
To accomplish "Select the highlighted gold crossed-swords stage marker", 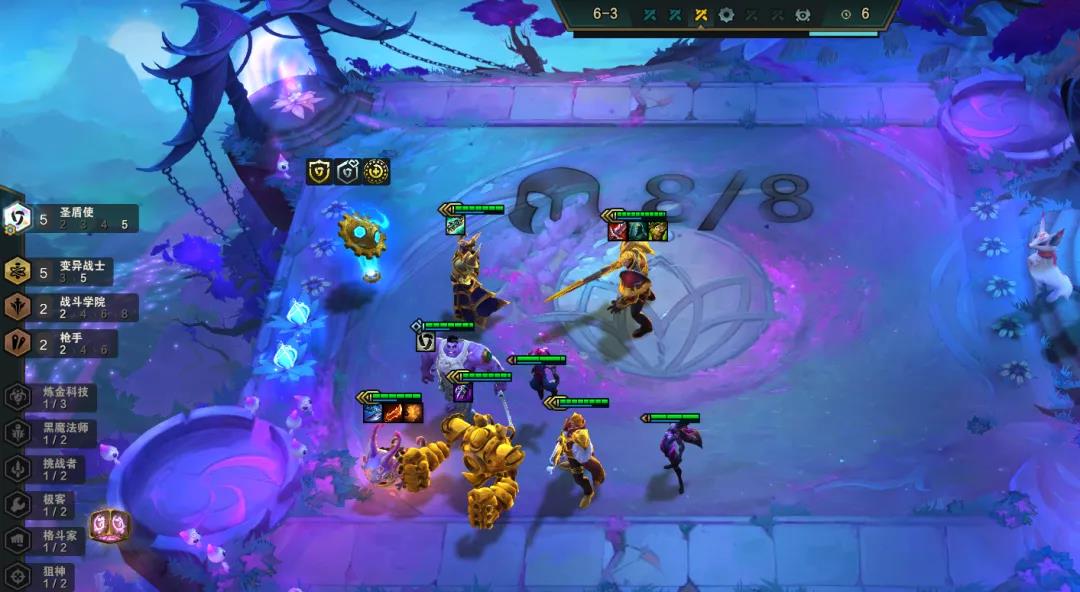I will click(701, 14).
